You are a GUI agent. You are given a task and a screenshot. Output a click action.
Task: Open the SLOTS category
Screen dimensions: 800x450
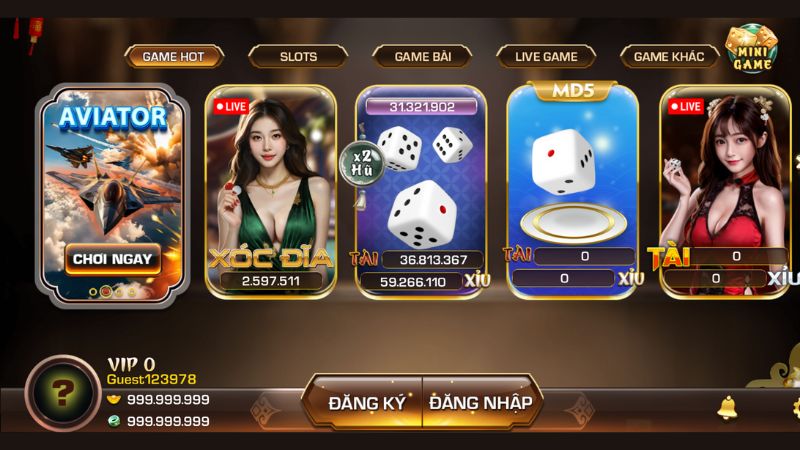click(298, 56)
